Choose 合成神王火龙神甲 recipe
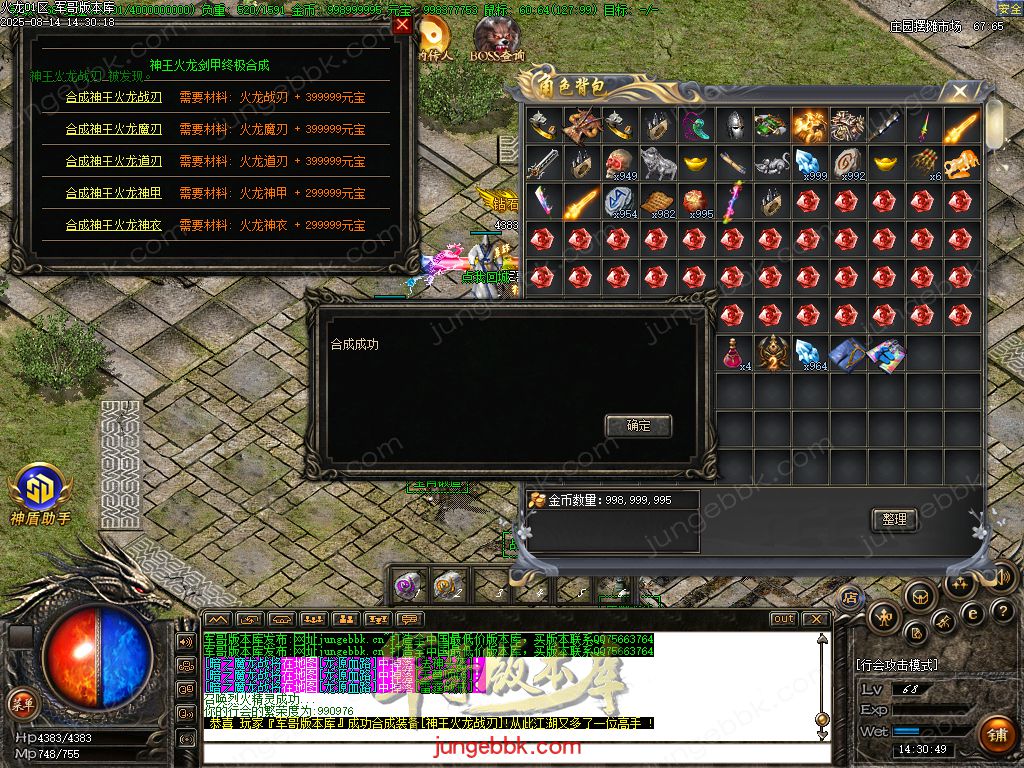 (113, 193)
